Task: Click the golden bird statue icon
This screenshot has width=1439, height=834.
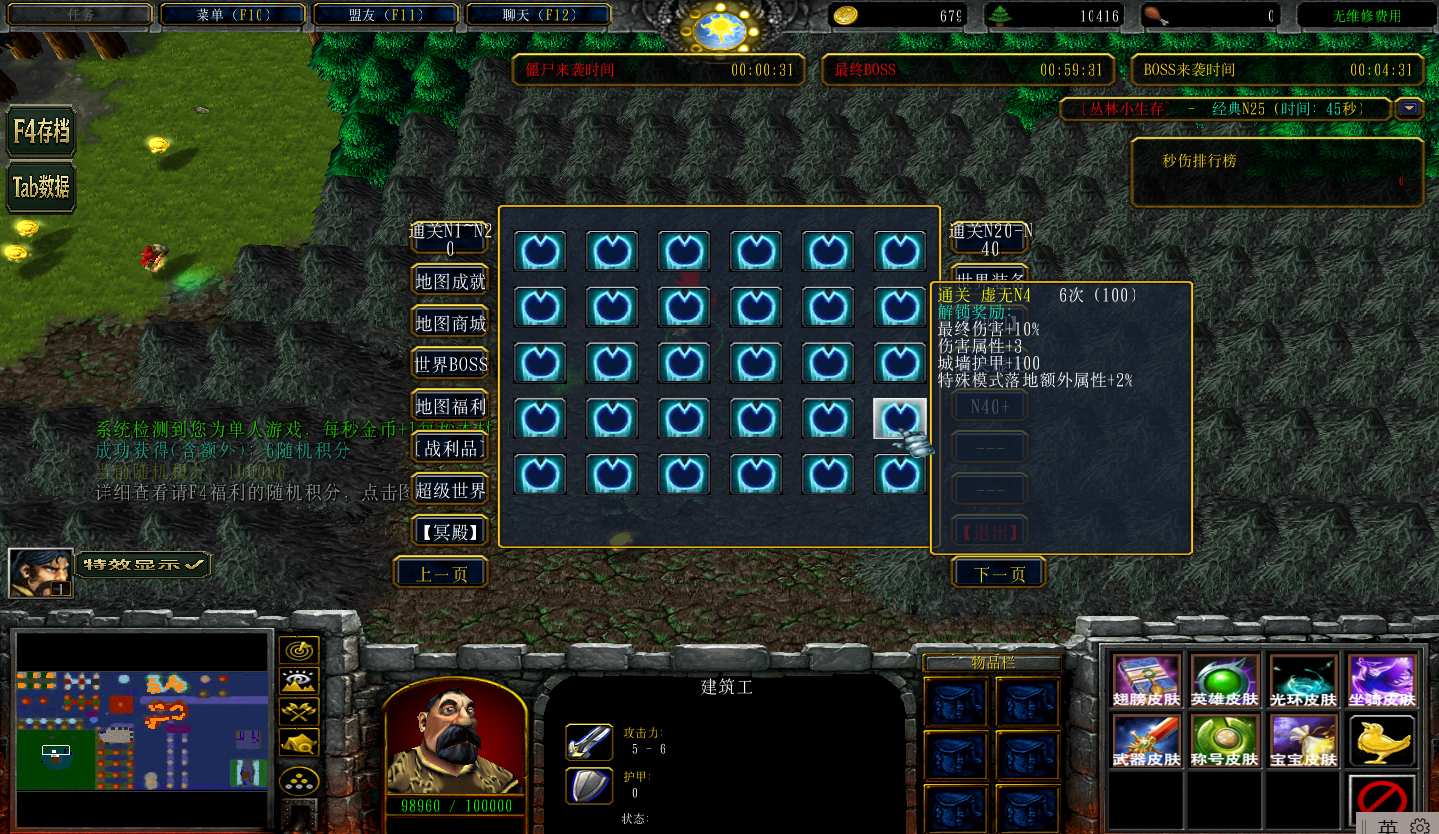Action: tap(1382, 741)
